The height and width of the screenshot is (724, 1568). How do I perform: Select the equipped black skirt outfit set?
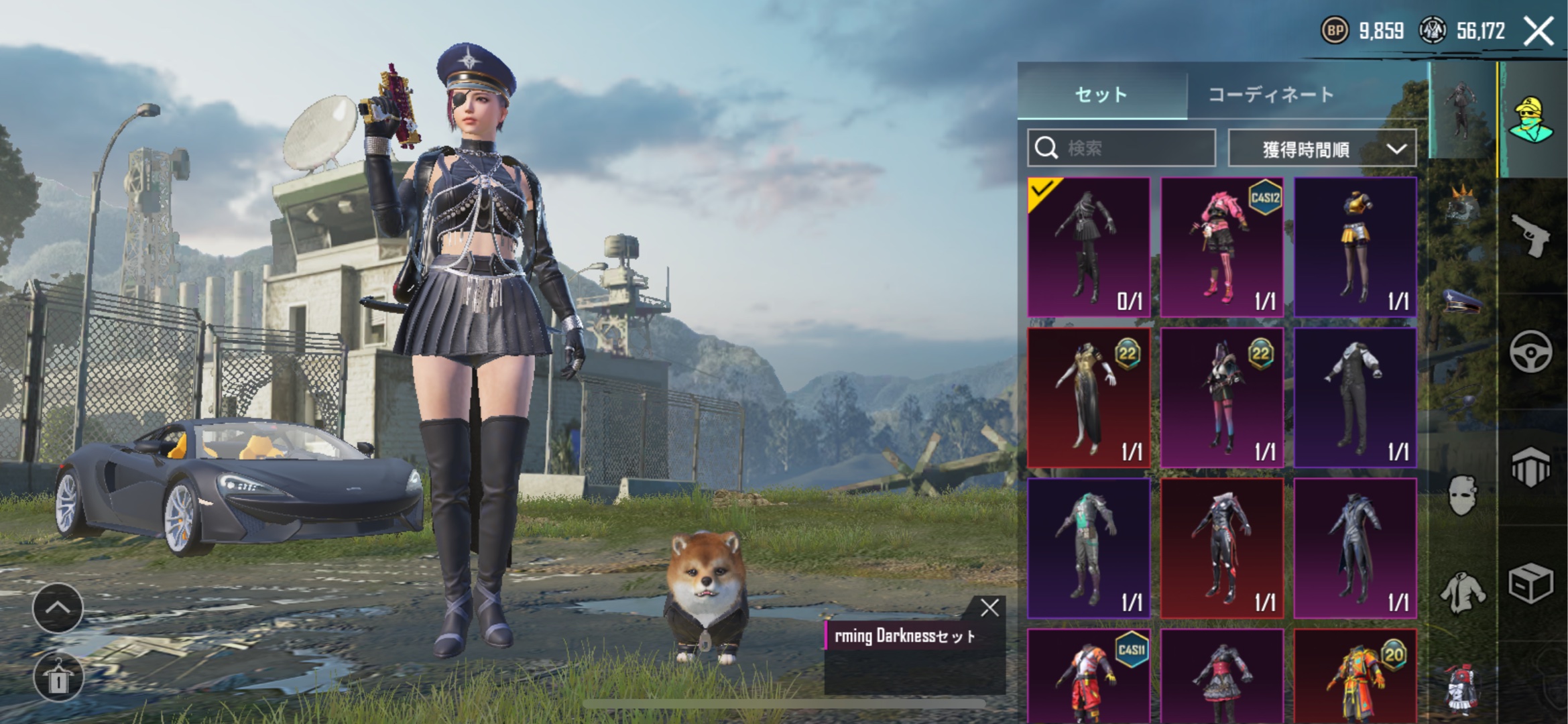(x=1089, y=247)
